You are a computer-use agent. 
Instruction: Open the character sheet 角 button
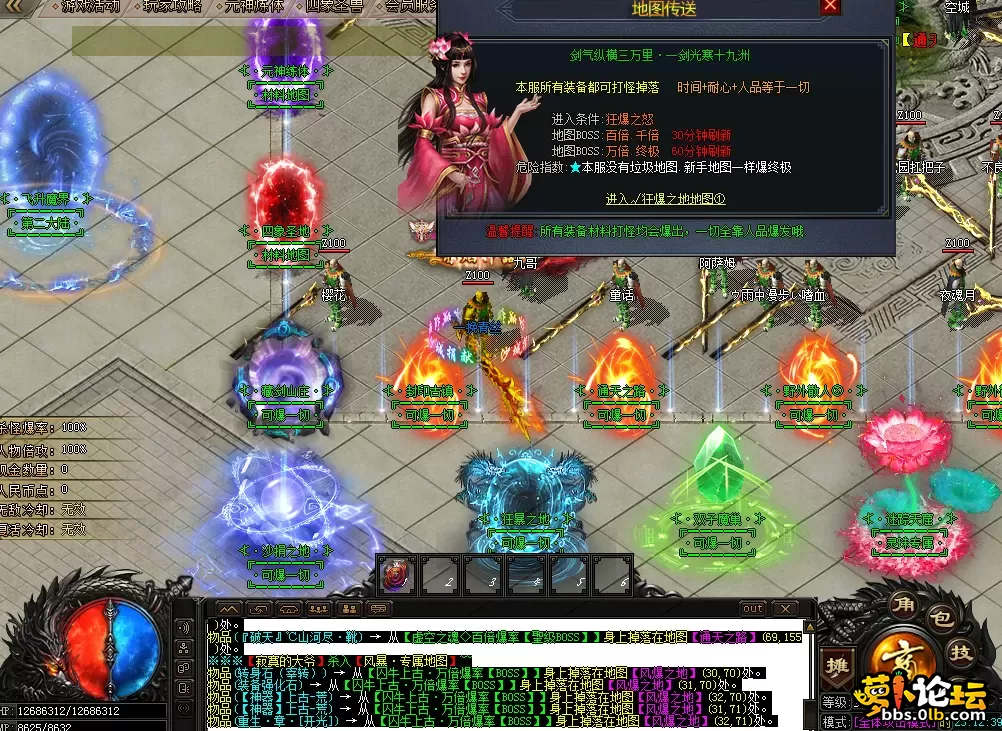(x=903, y=604)
